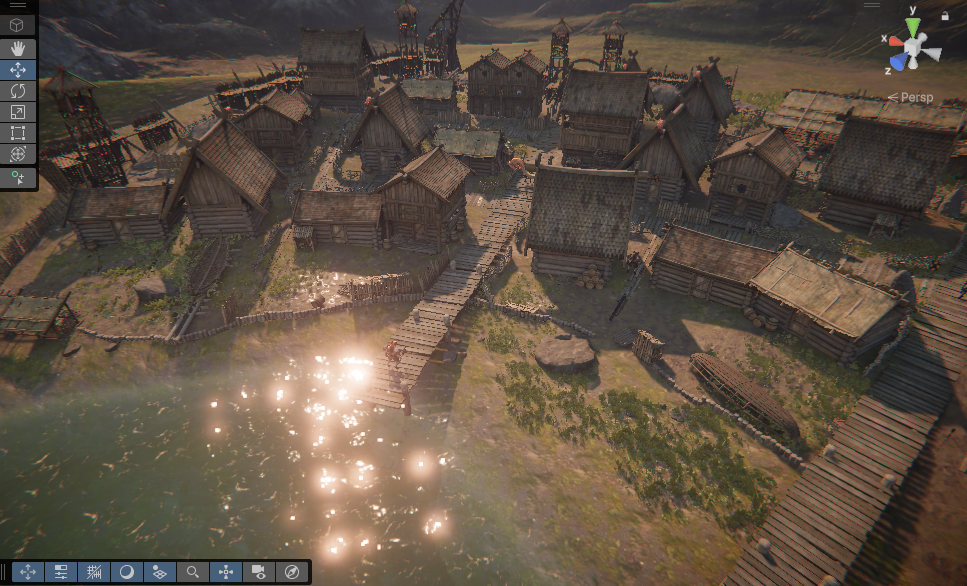The width and height of the screenshot is (967, 586).
Task: Activate the four-arrow move tool in left toolbar
Action: point(18,70)
